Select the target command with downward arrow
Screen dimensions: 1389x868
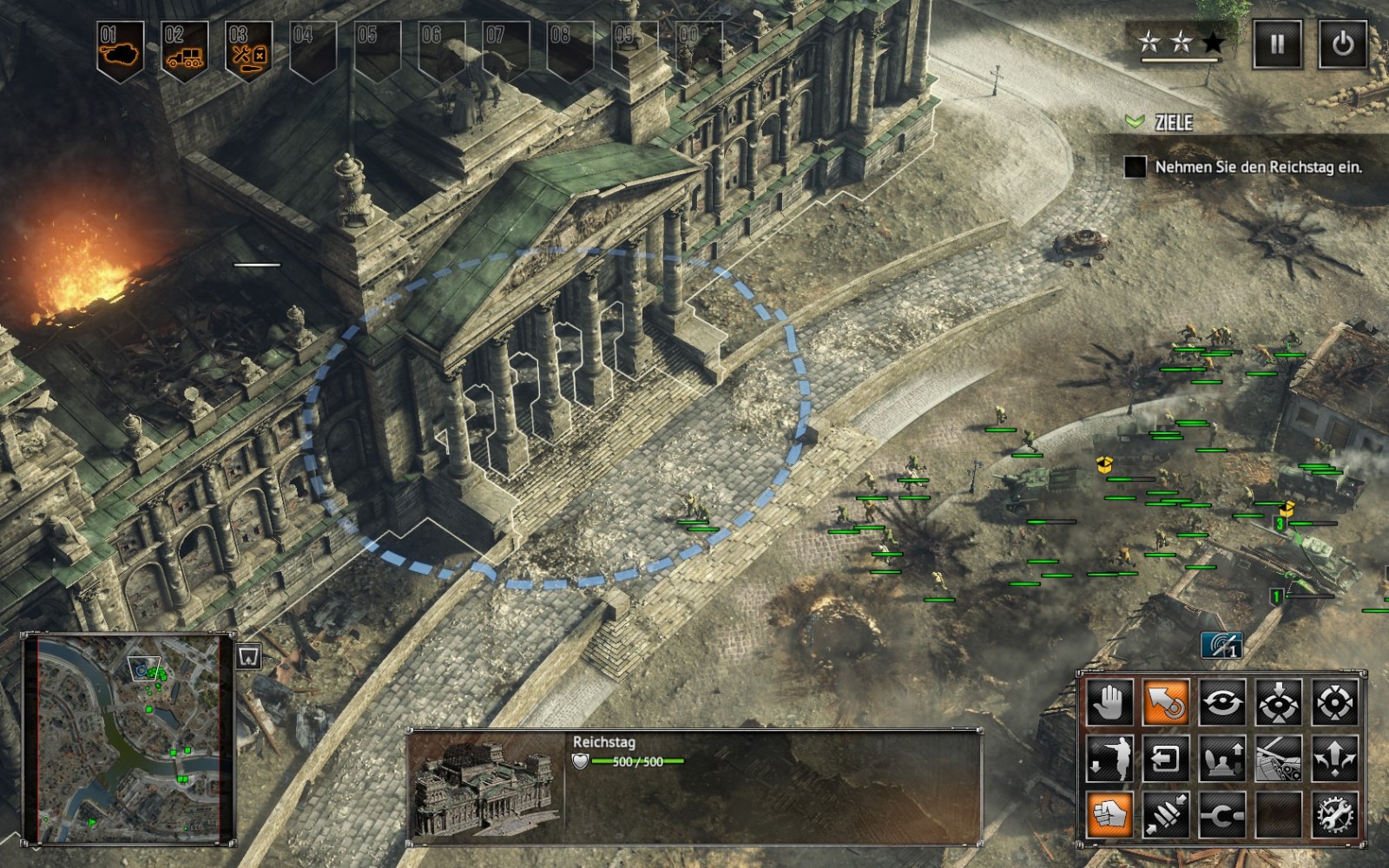[x=1278, y=701]
